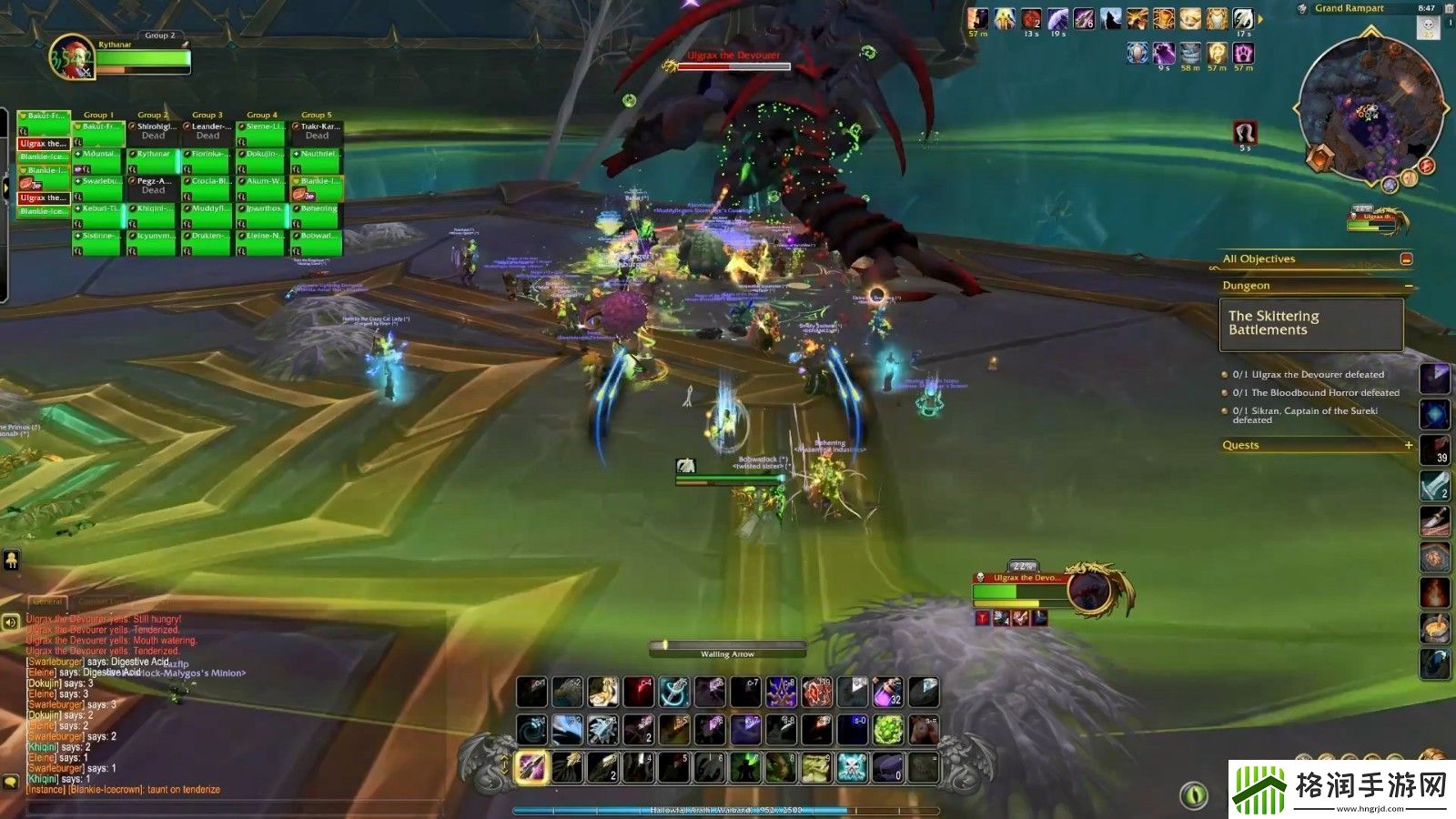Use the highlighted purple arrow ability
Viewport: 1456px width, 819px height.
coord(531,767)
